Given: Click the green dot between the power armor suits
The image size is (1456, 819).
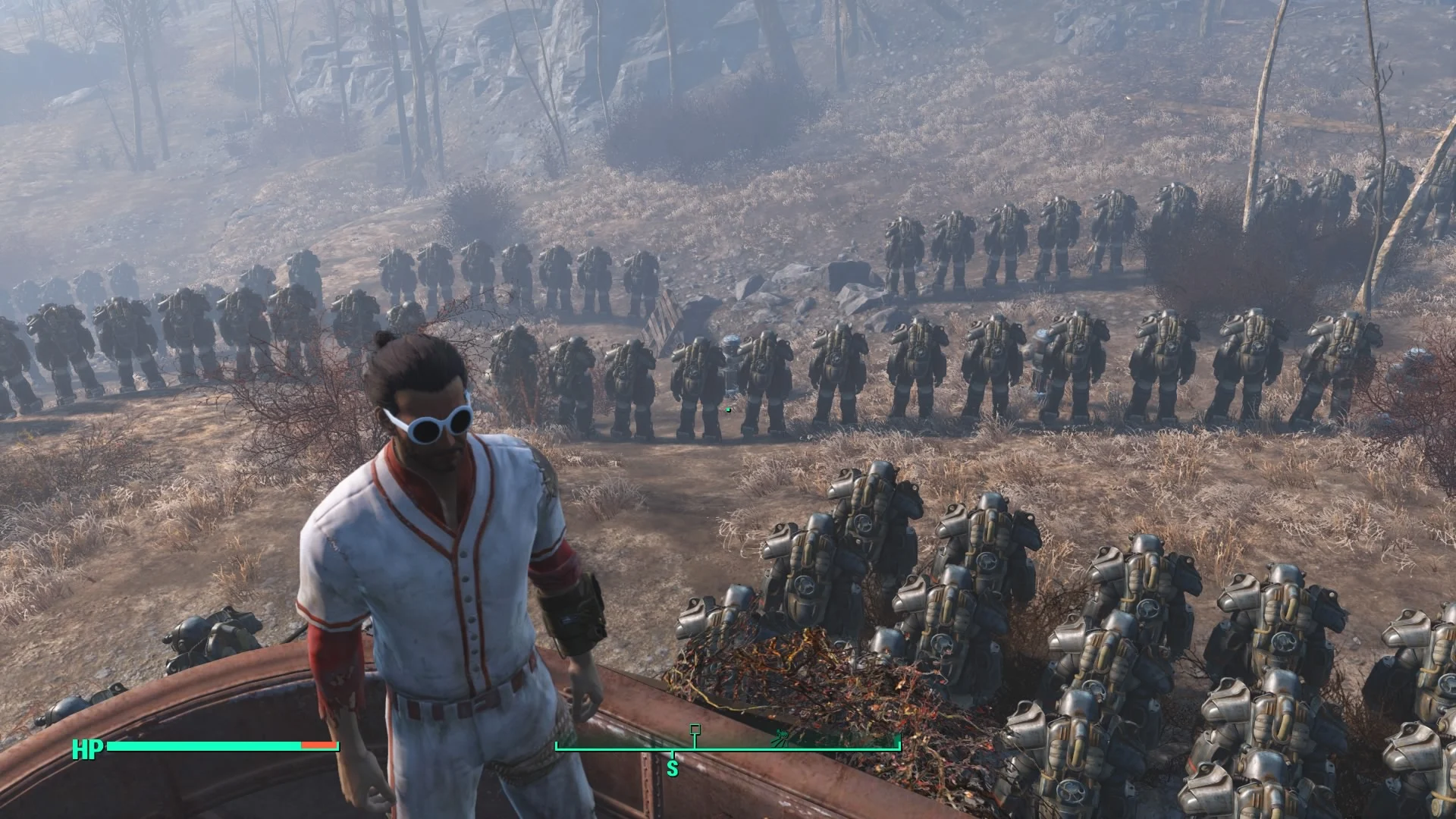Looking at the screenshot, I should [x=728, y=409].
